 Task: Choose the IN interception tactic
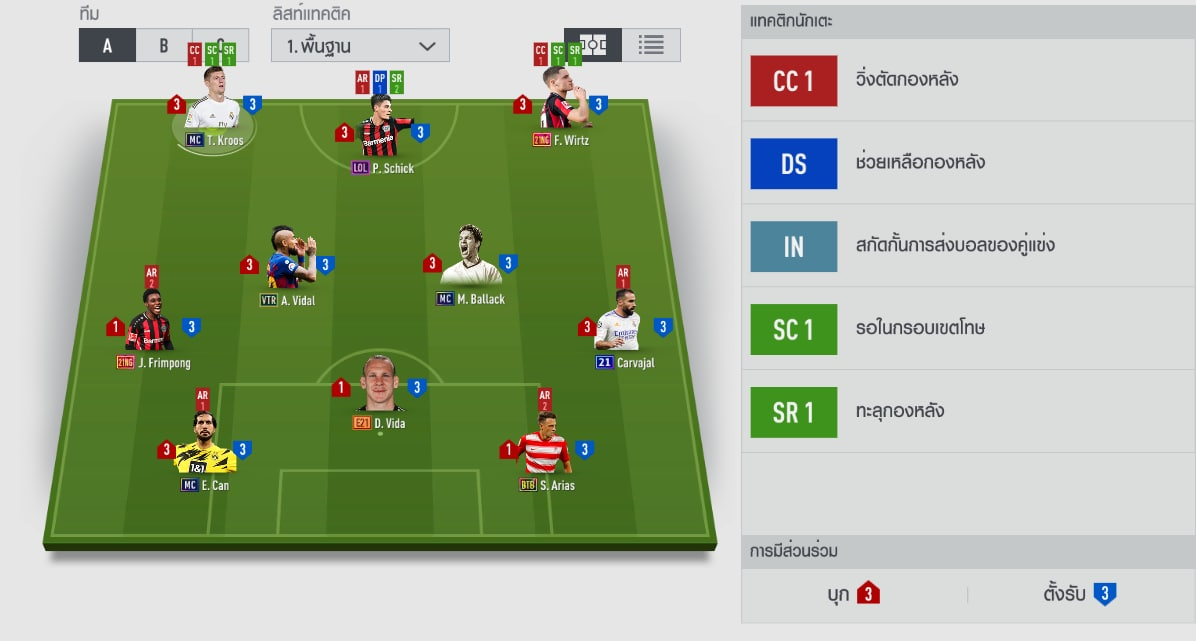tap(794, 247)
